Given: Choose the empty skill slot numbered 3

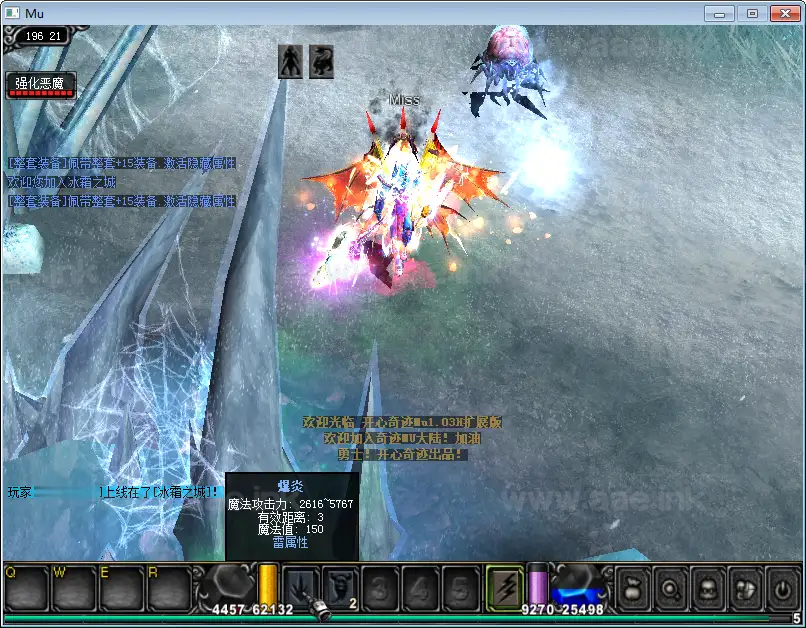Looking at the screenshot, I should [x=381, y=586].
